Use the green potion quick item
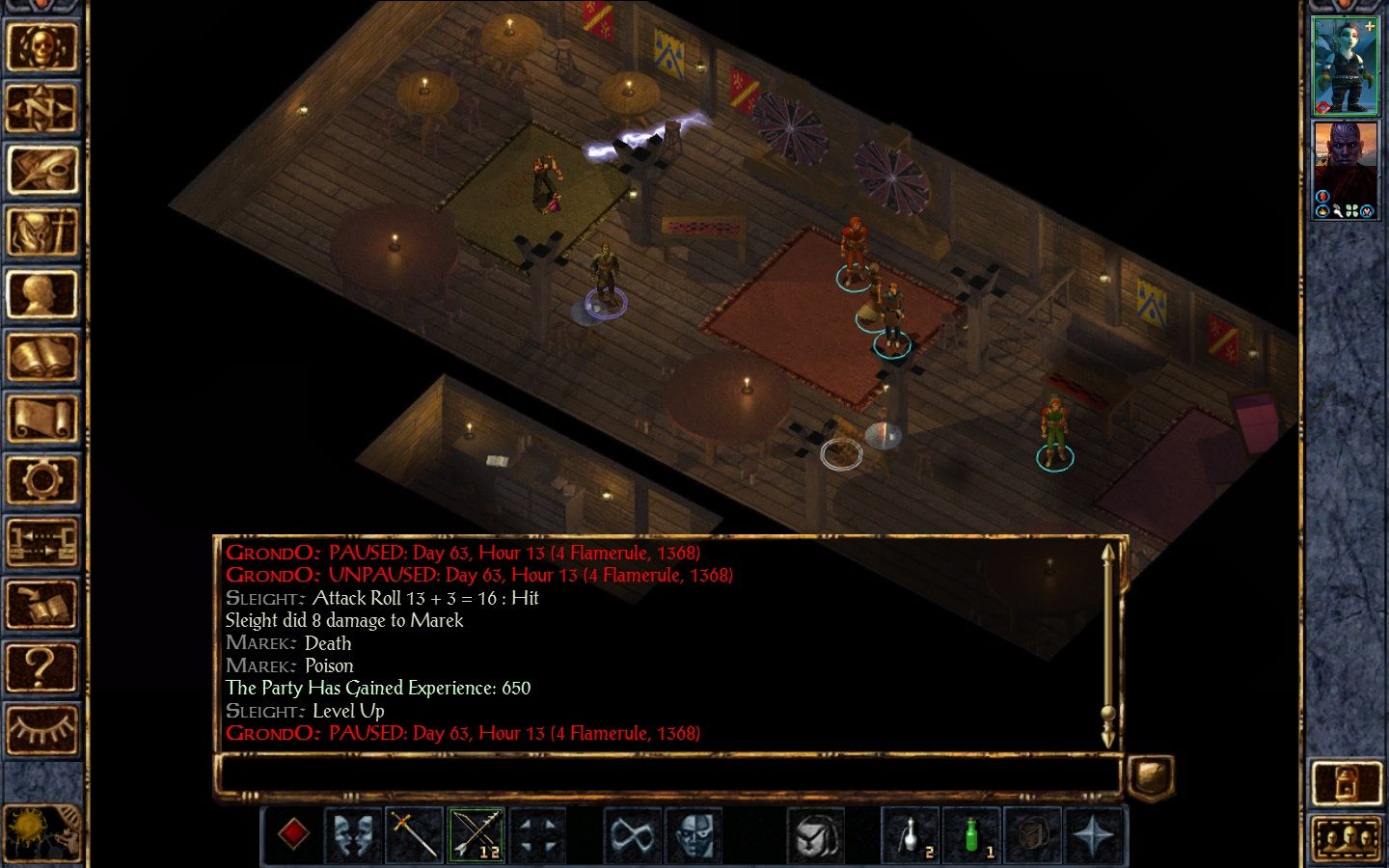 [x=971, y=834]
